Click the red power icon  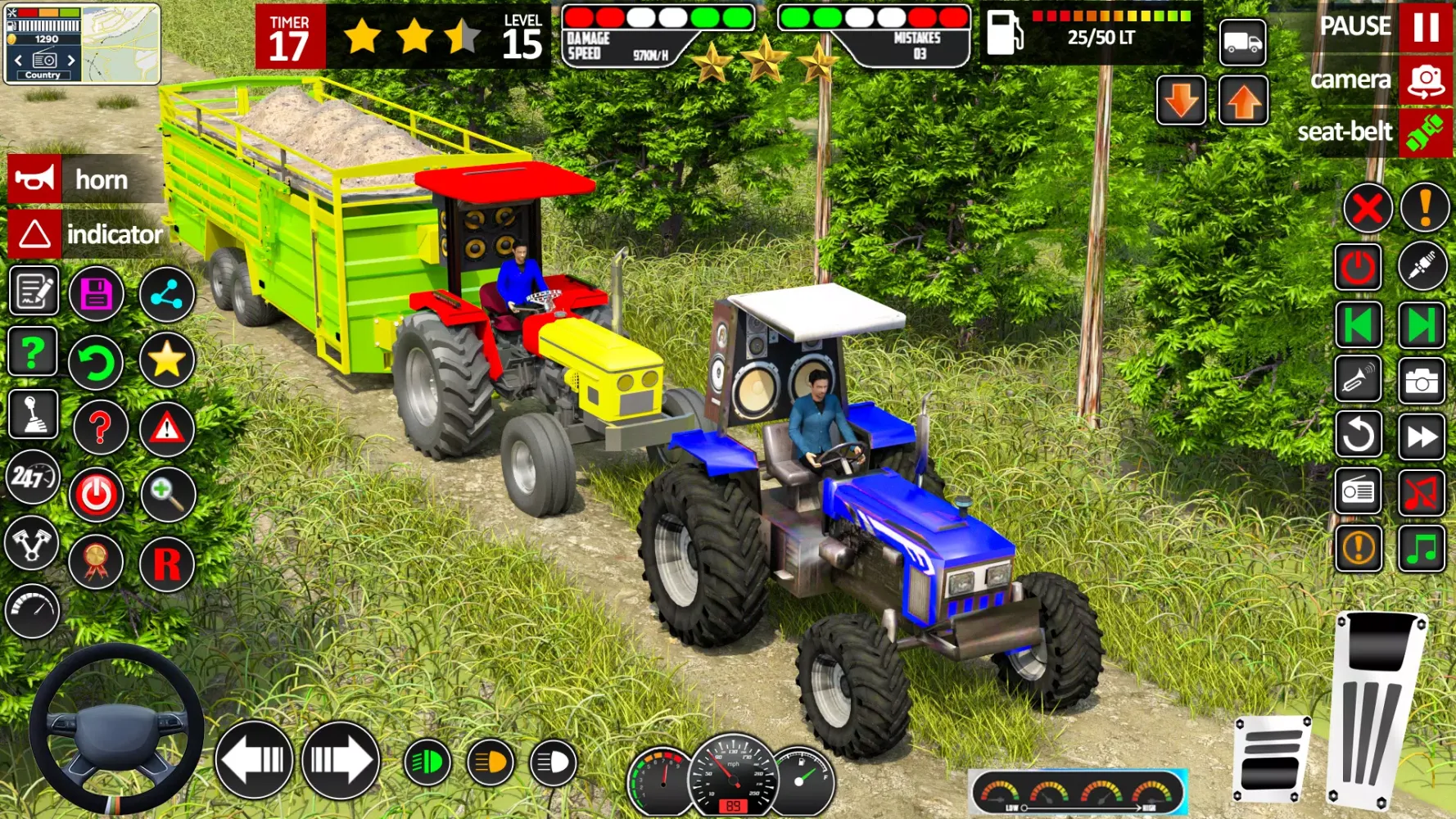pos(97,495)
